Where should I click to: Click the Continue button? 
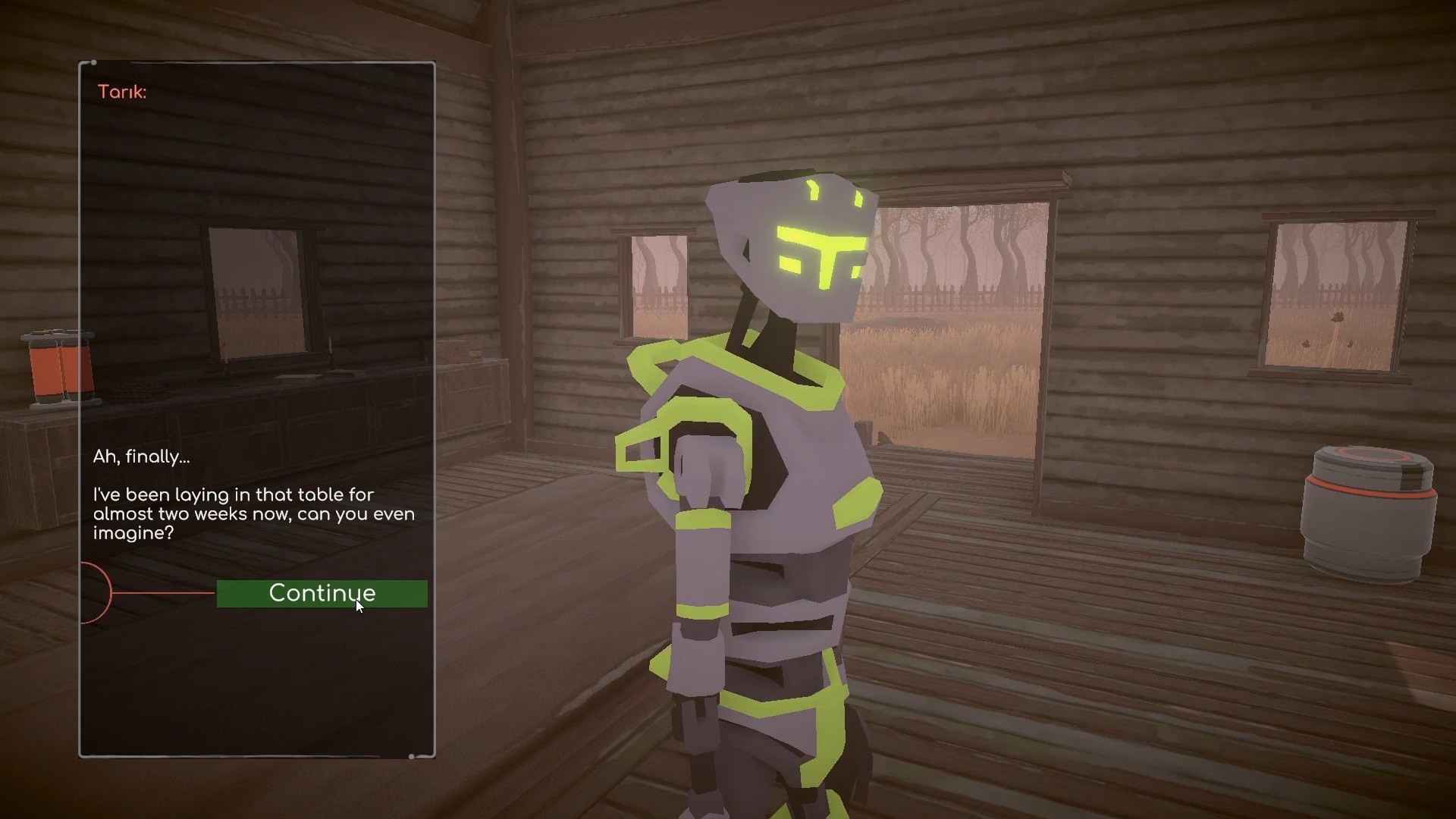322,594
